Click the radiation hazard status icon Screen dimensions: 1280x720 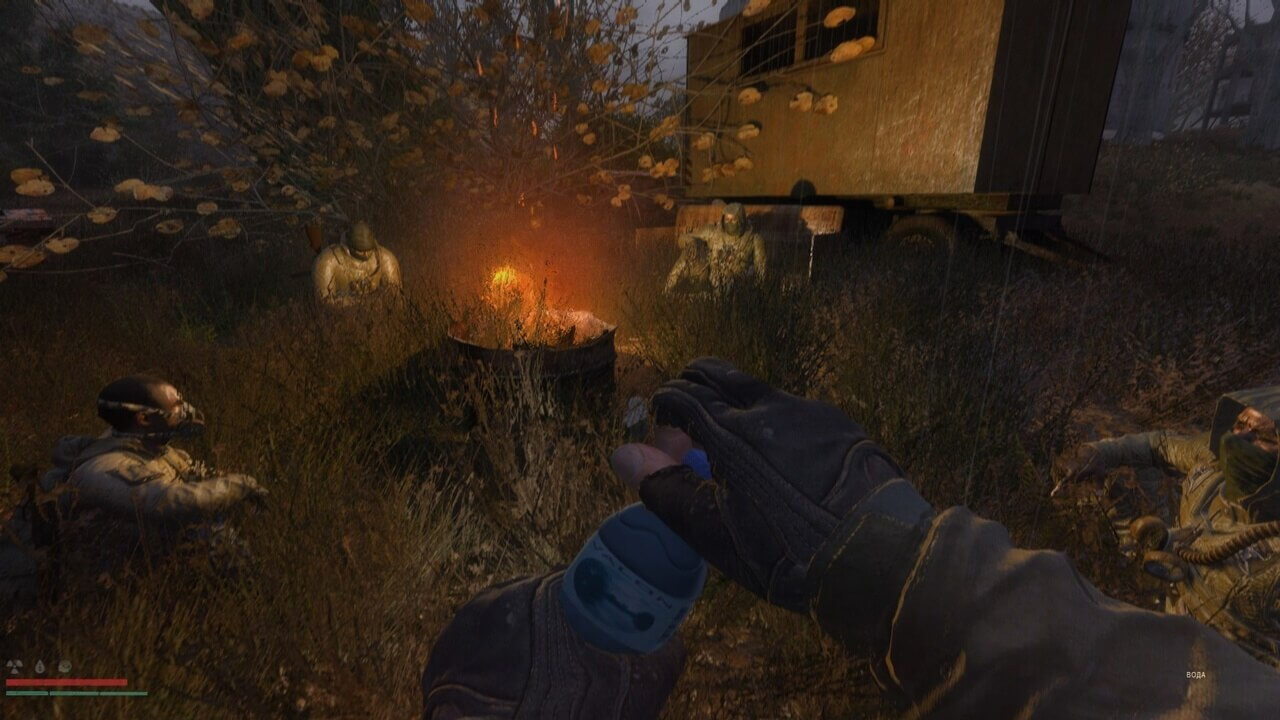click(14, 666)
